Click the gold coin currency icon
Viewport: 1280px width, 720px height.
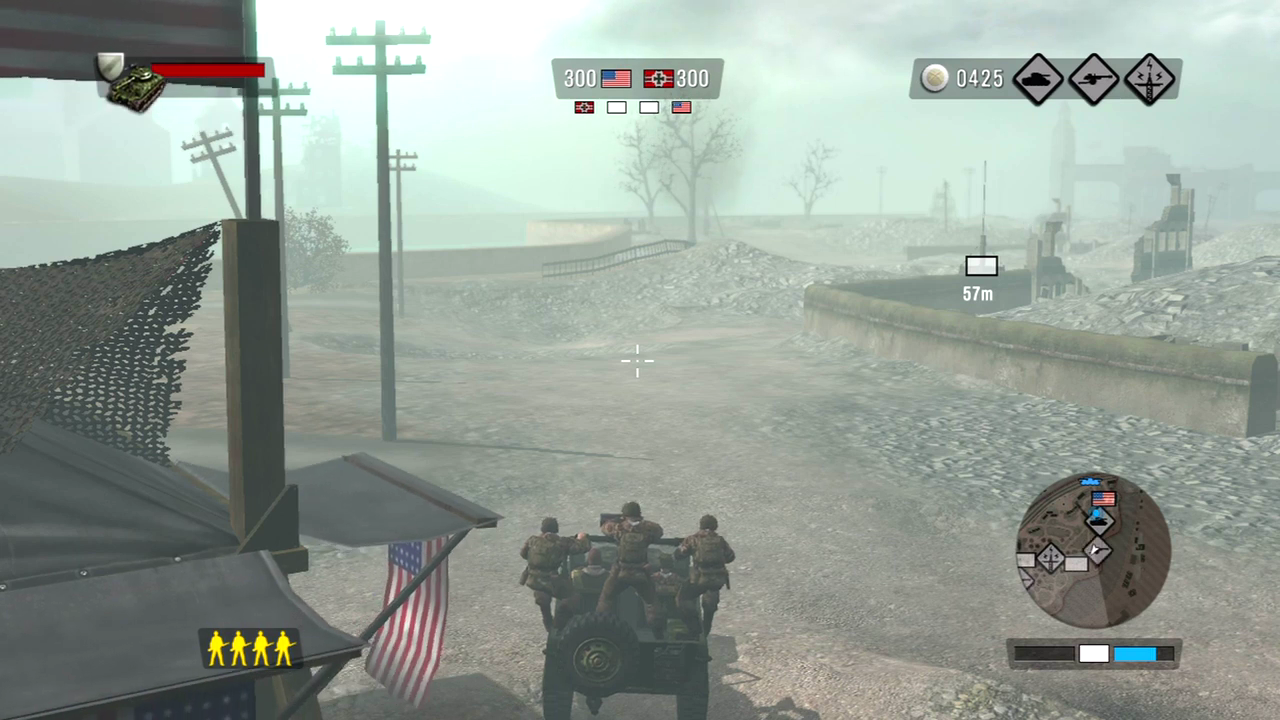[x=935, y=79]
